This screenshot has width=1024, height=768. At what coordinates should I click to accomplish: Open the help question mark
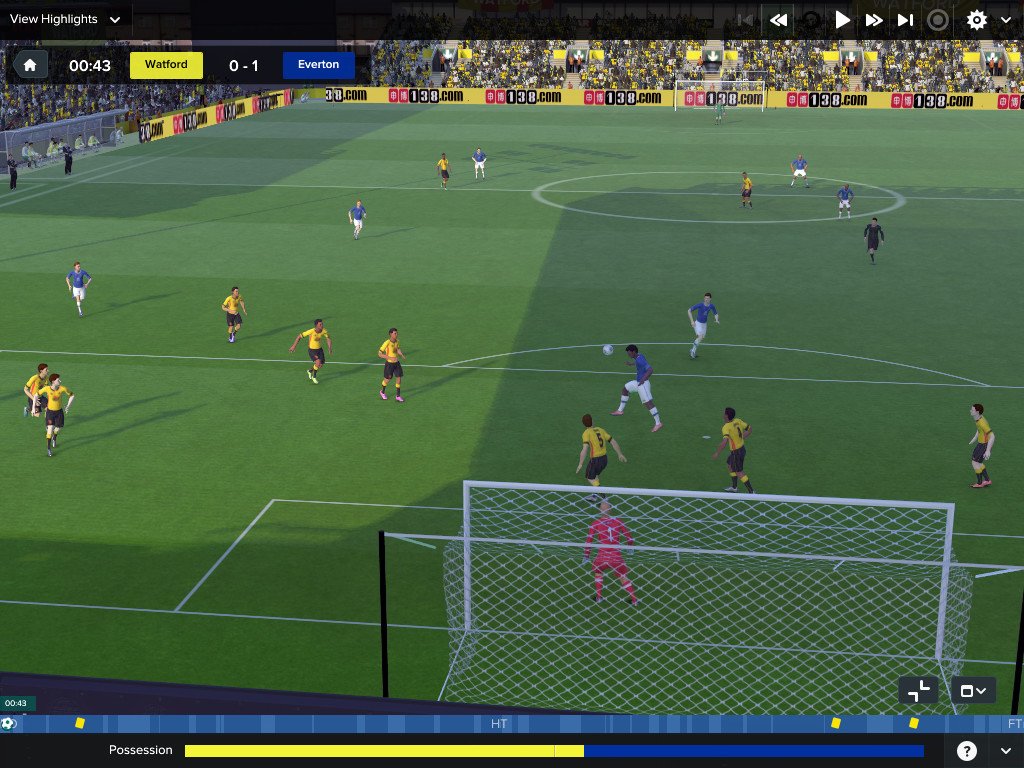point(967,750)
